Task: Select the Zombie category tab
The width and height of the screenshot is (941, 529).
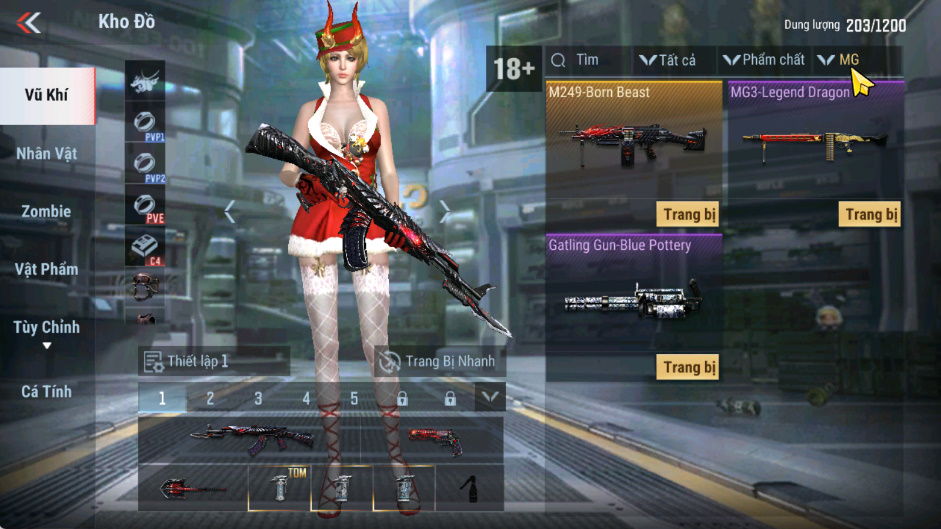Action: coord(47,212)
